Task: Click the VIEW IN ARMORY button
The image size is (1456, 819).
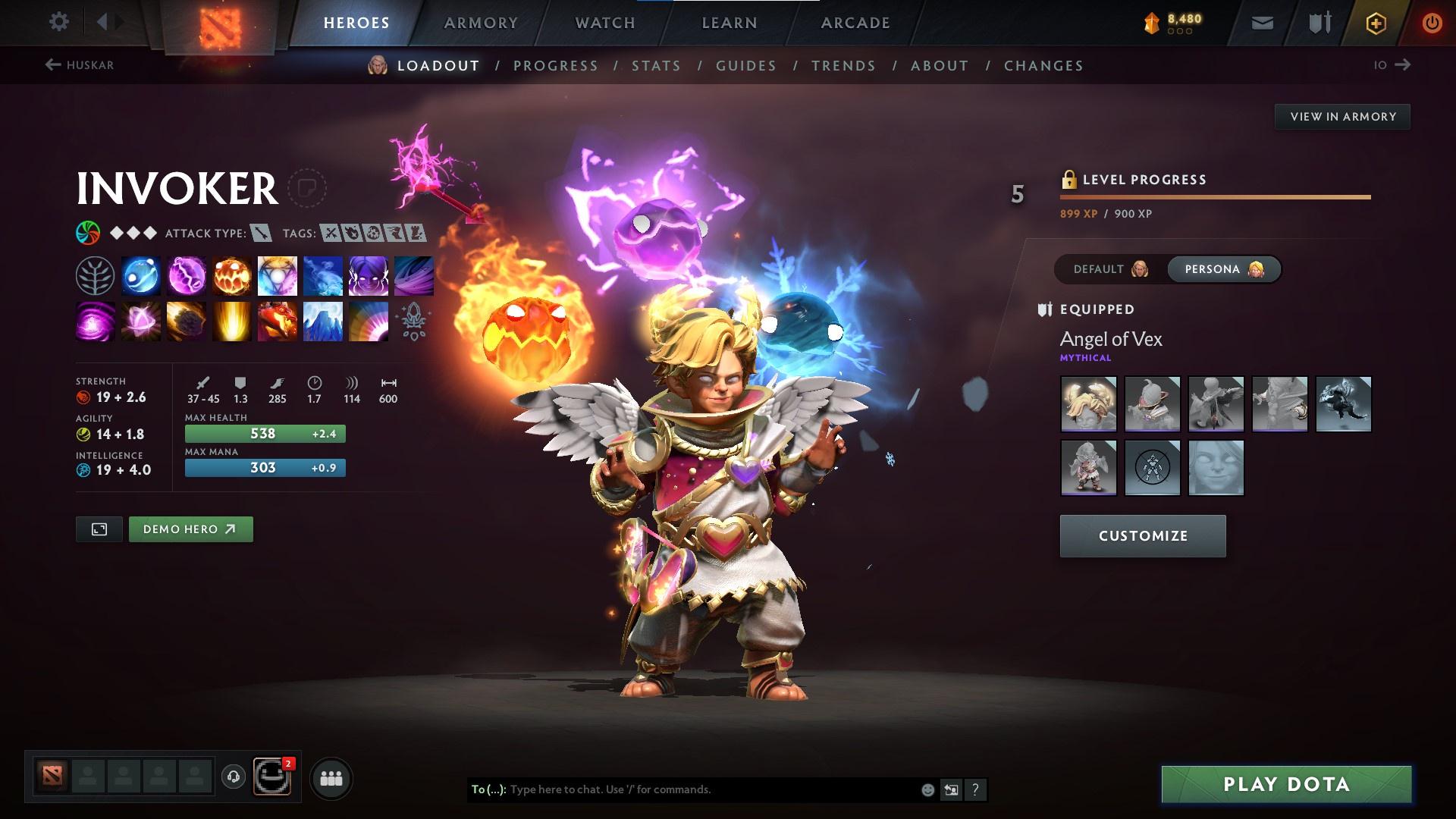Action: pos(1342,116)
